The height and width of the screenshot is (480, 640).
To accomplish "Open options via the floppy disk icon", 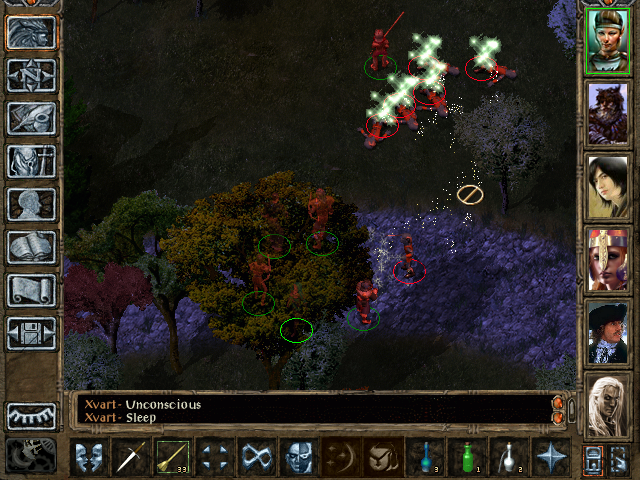I will pos(31,333).
